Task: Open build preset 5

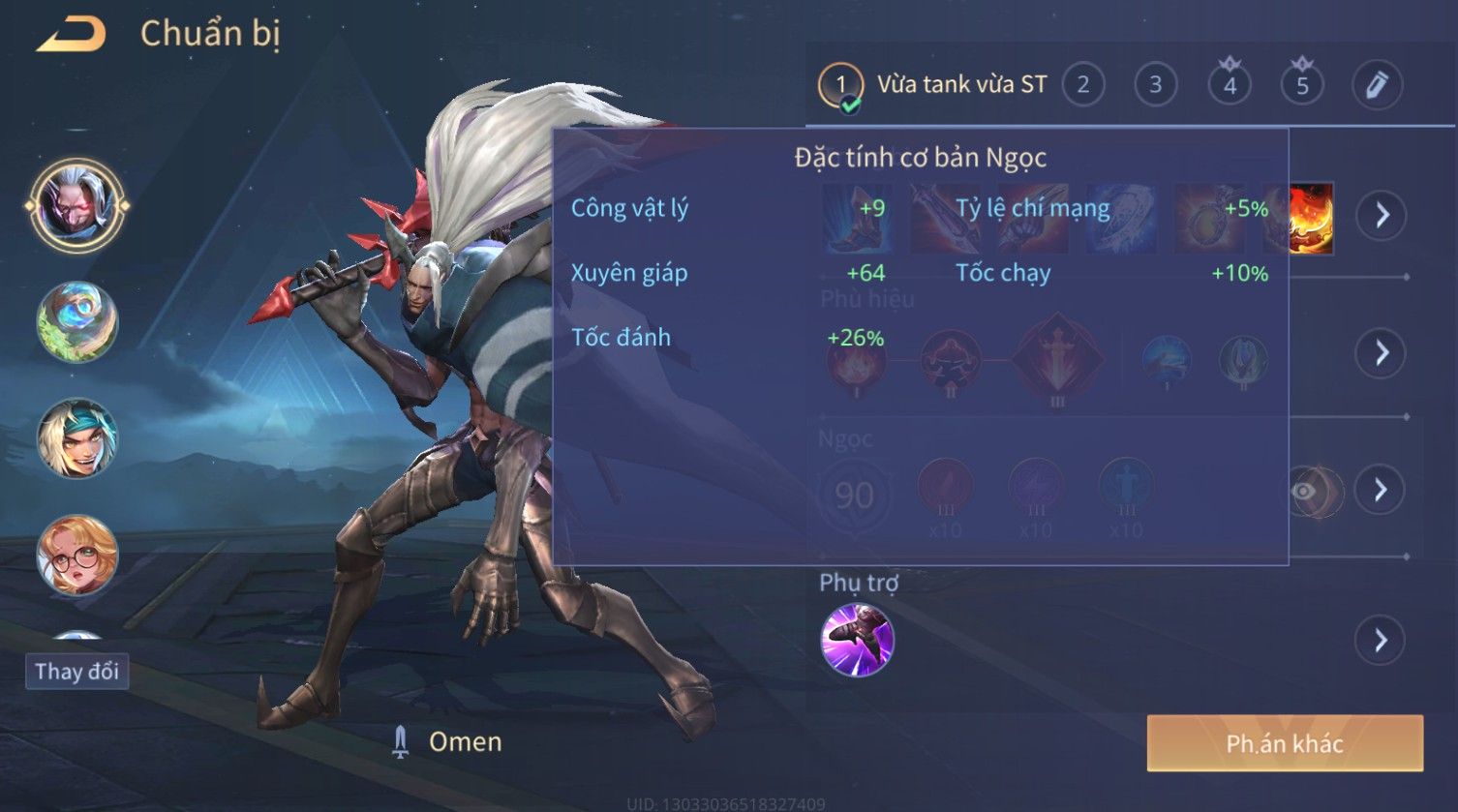Action: 1302,85
